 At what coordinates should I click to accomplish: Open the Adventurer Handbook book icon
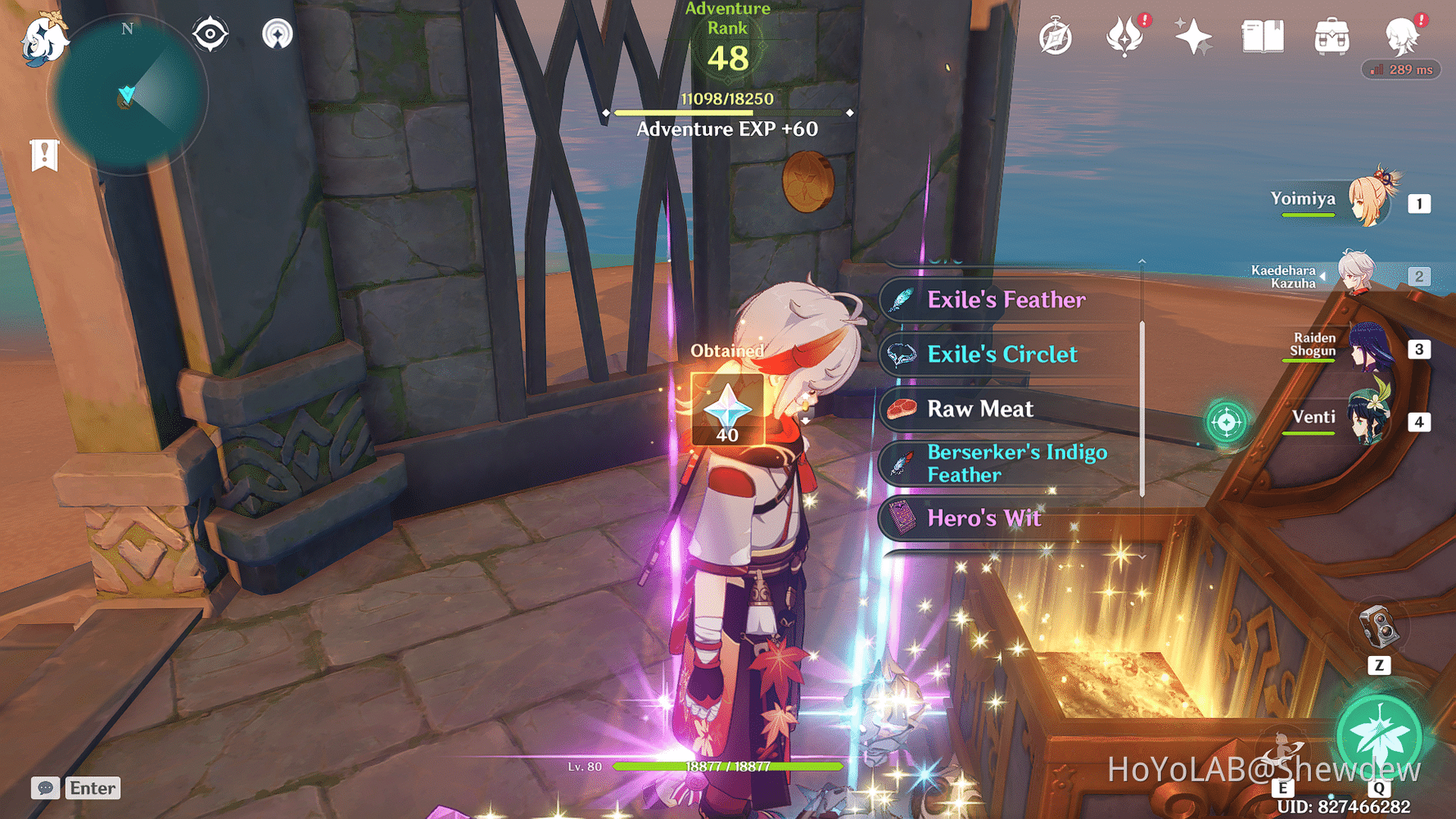(1261, 35)
